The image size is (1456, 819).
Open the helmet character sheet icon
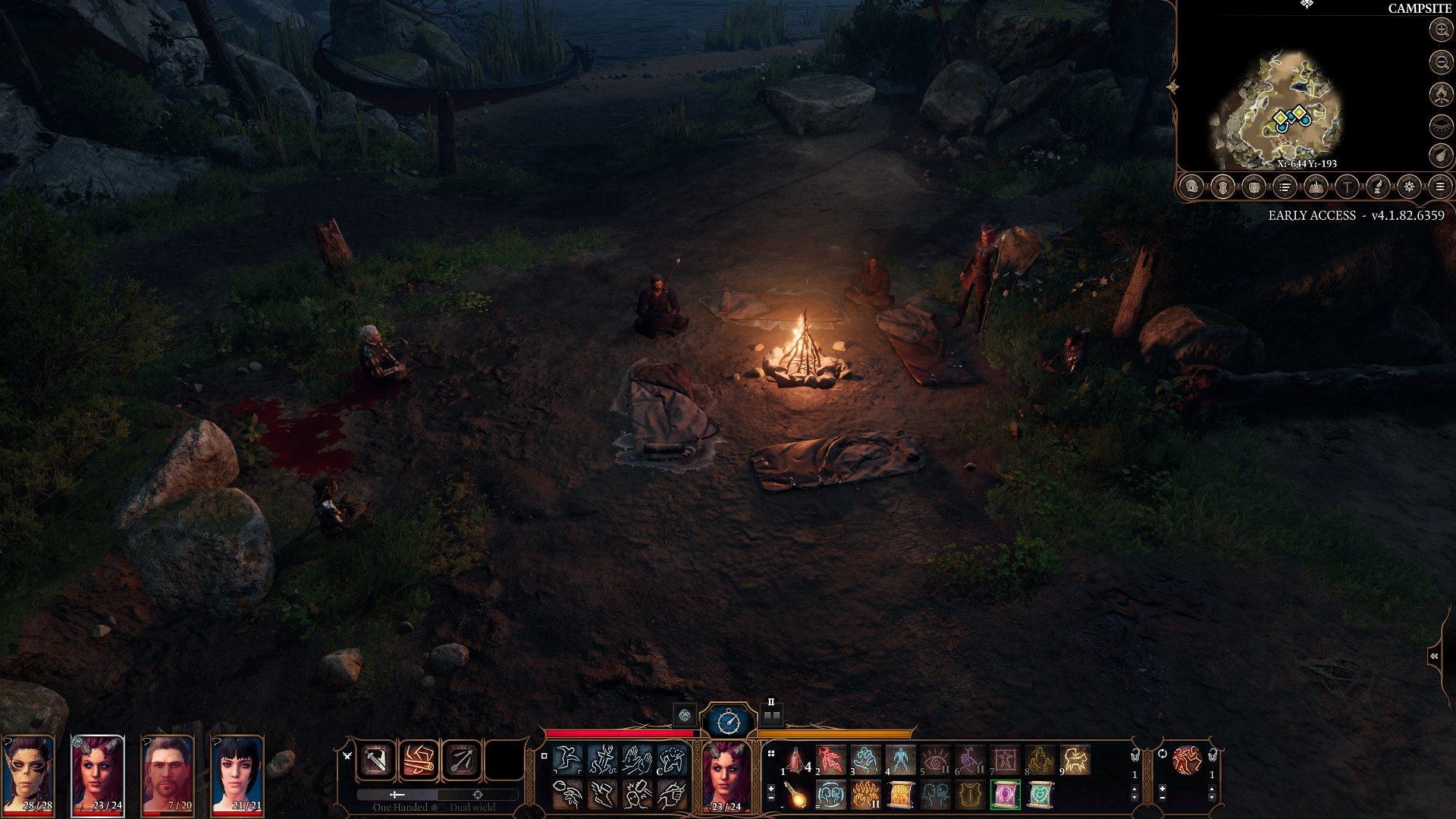1191,187
